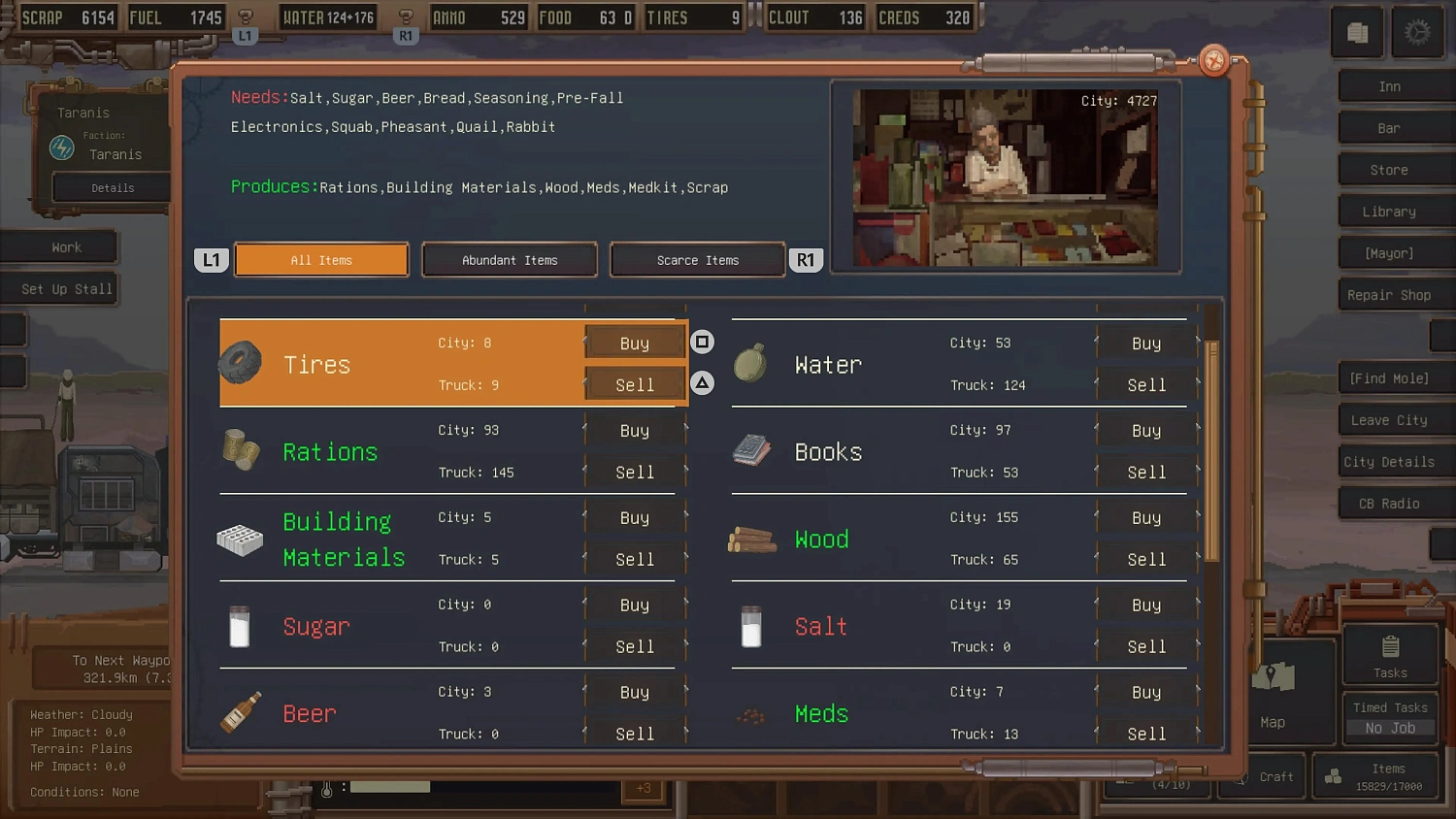1456x819 pixels.
Task: Click the Details button under Taranis
Action: point(110,187)
